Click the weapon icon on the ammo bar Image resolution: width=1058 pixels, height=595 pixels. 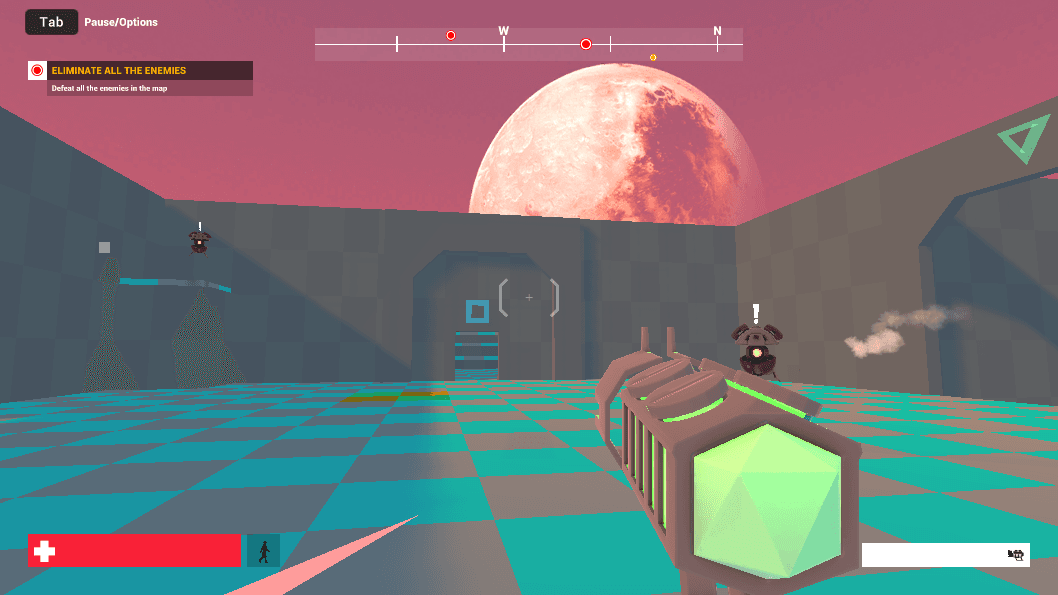(x=1016, y=555)
